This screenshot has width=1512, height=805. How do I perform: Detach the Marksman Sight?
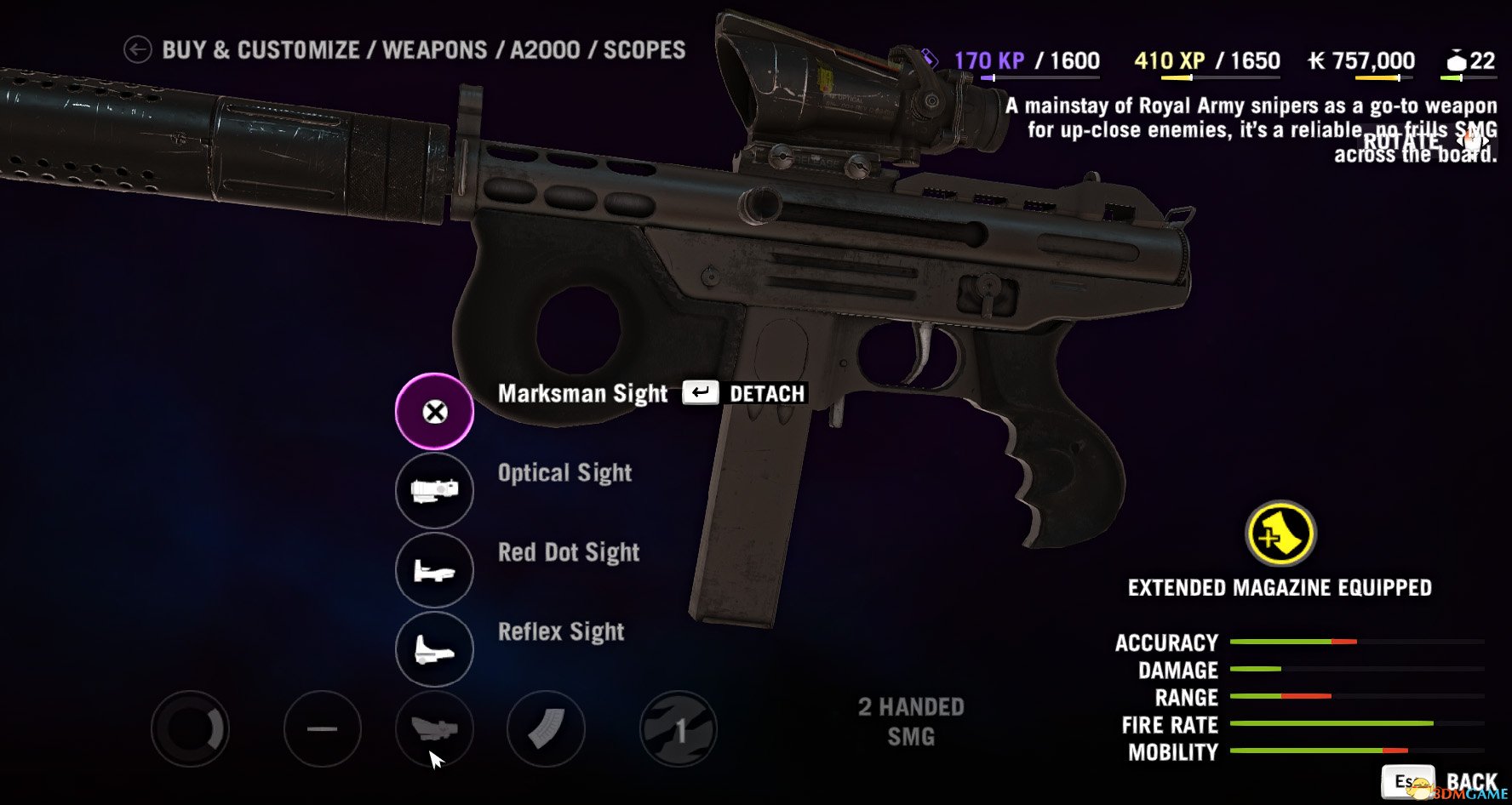[x=744, y=393]
